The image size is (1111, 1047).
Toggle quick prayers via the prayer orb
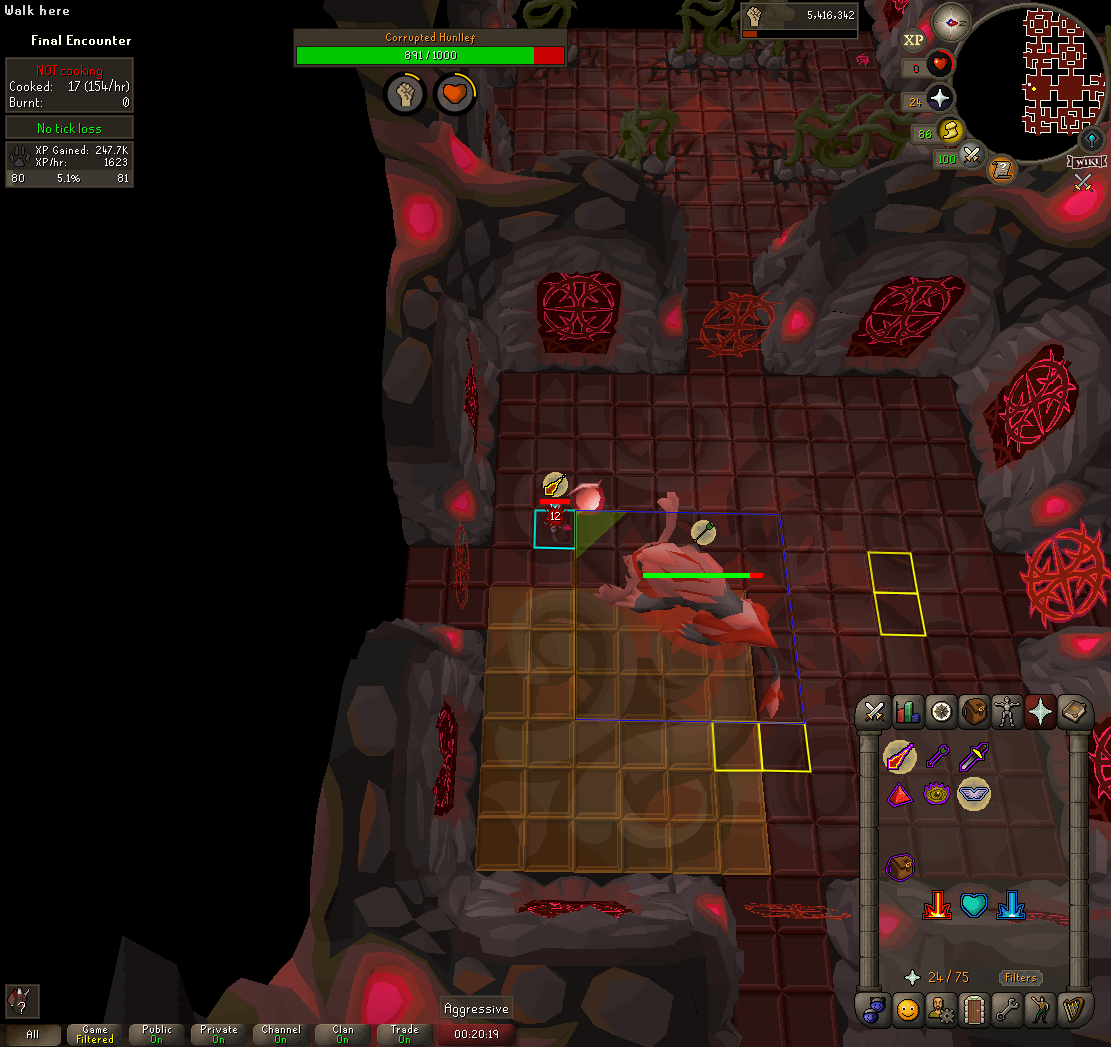tap(938, 98)
